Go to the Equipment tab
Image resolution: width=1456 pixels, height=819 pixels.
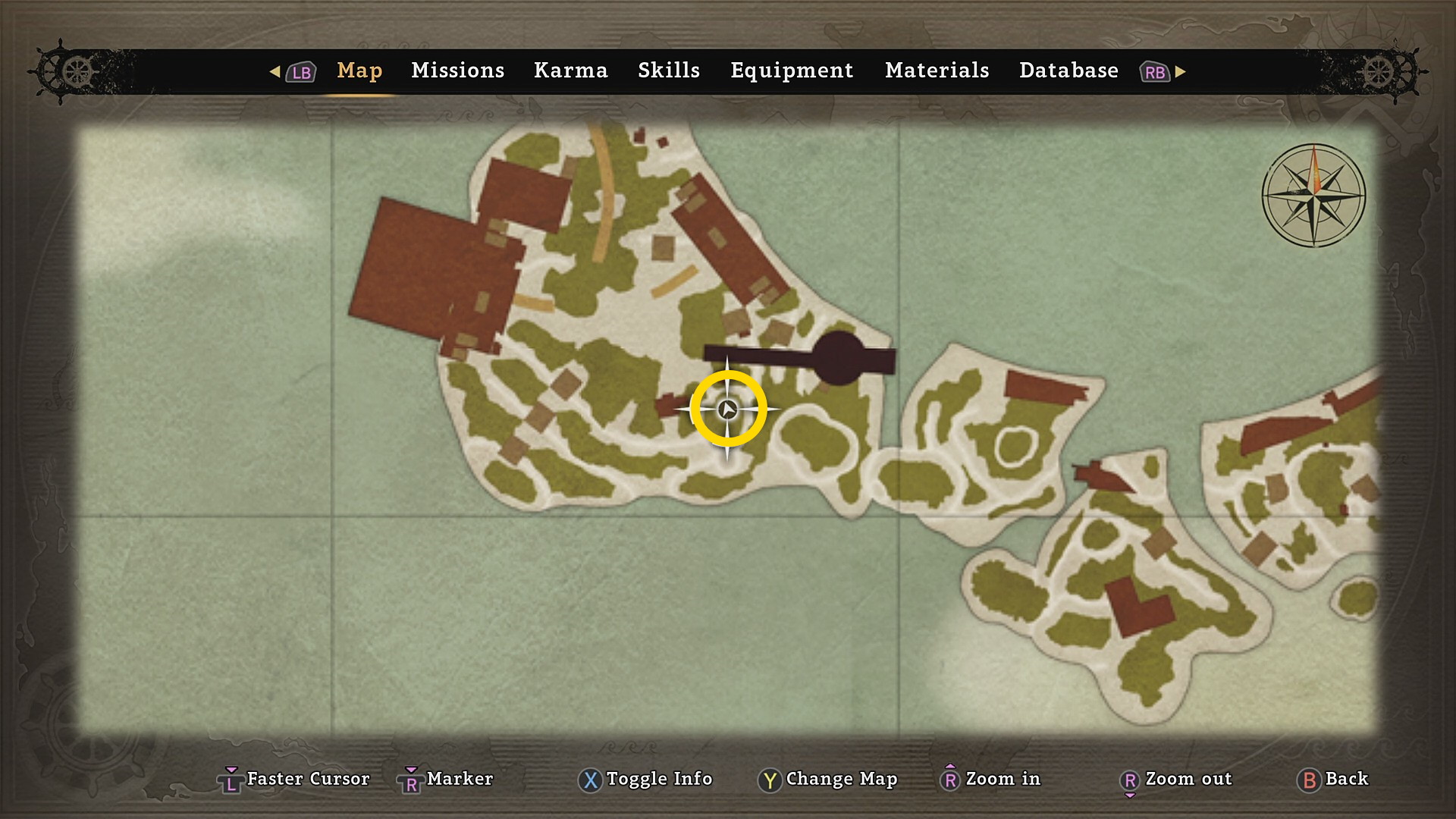pyautogui.click(x=792, y=71)
